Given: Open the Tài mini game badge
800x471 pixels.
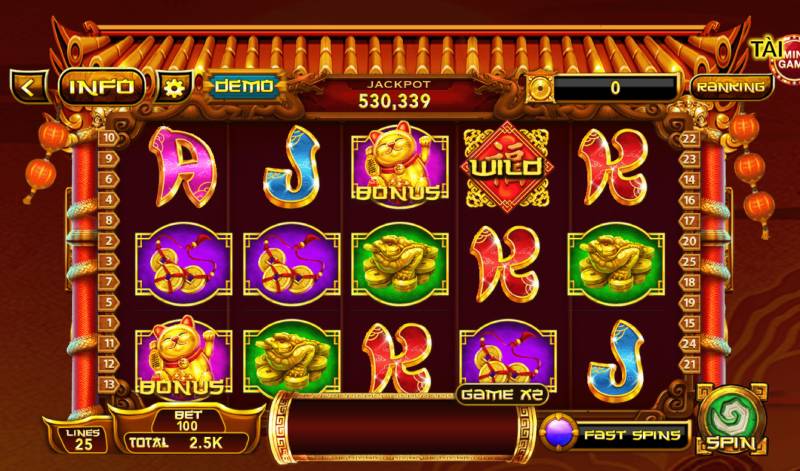Looking at the screenshot, I should click(x=777, y=55).
